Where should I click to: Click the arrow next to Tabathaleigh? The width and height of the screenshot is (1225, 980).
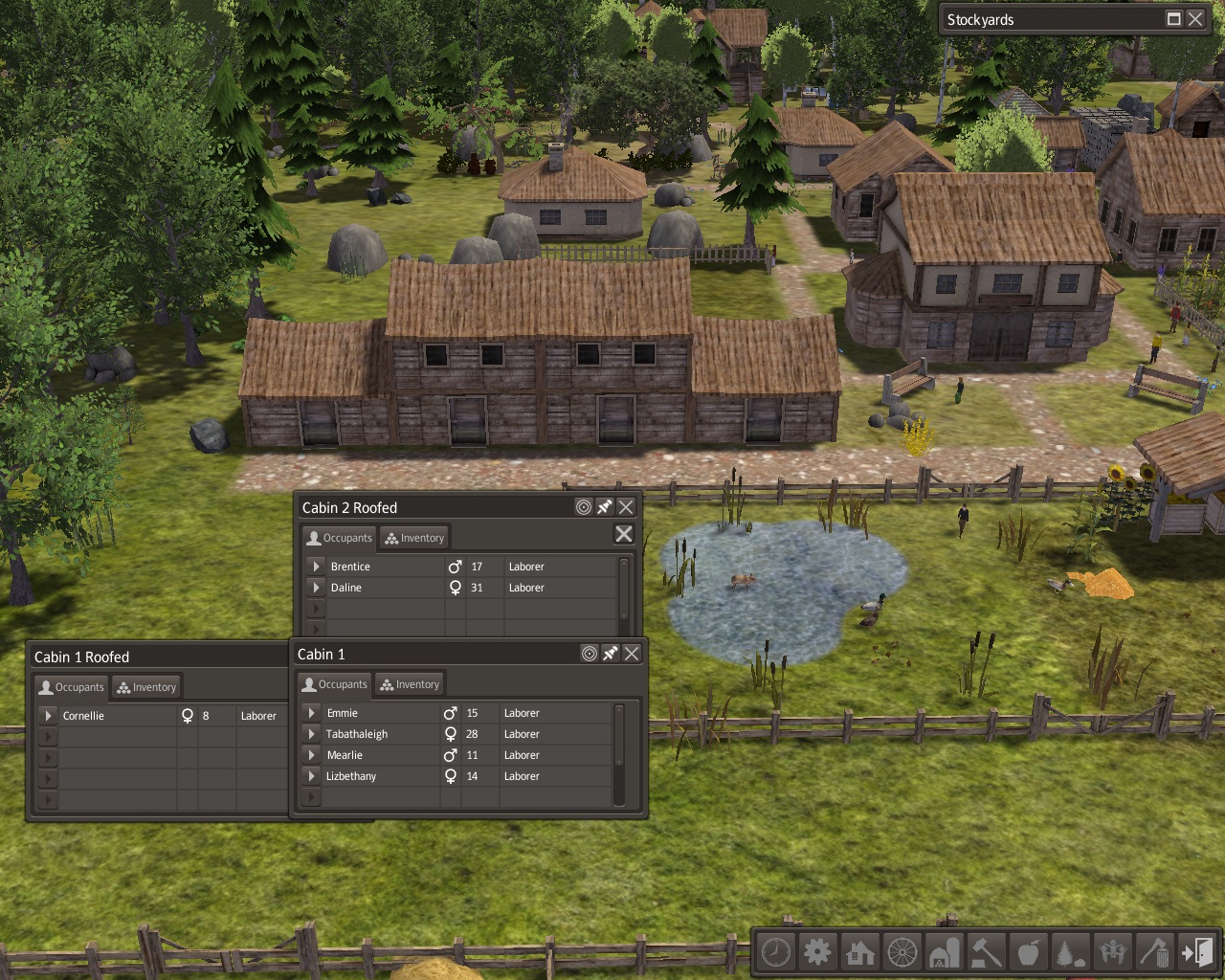(311, 734)
